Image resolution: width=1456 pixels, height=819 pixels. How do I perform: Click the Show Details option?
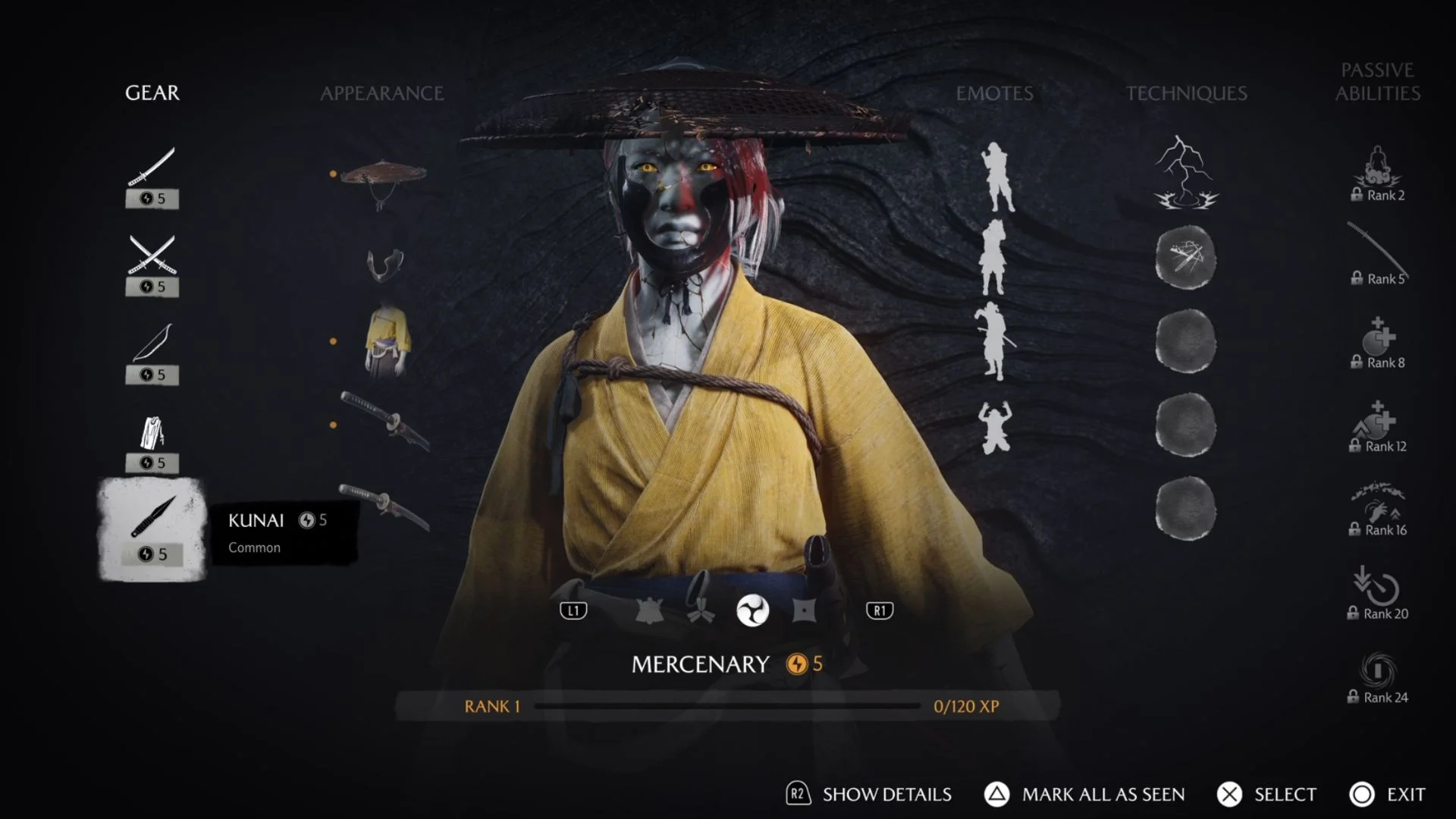click(x=869, y=794)
